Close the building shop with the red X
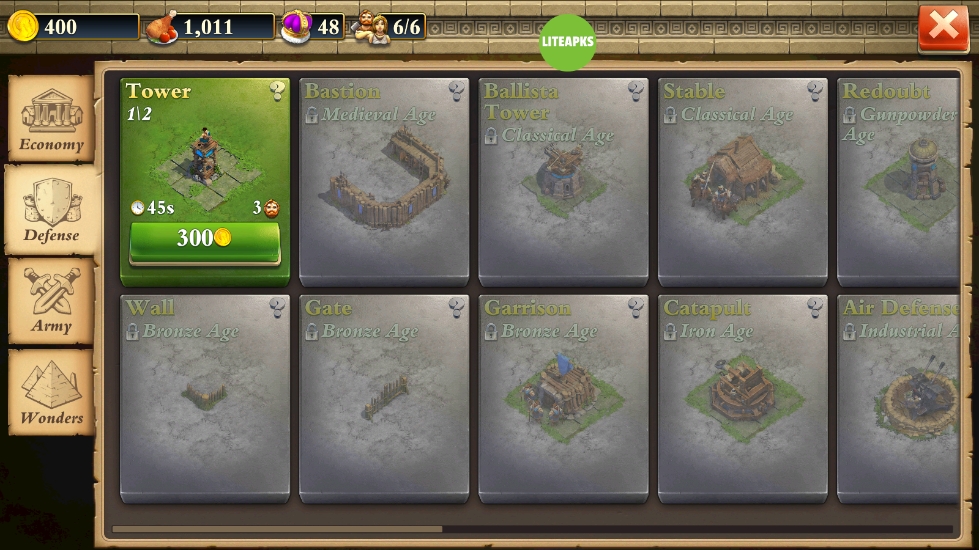Viewport: 979px width, 550px height. click(943, 27)
